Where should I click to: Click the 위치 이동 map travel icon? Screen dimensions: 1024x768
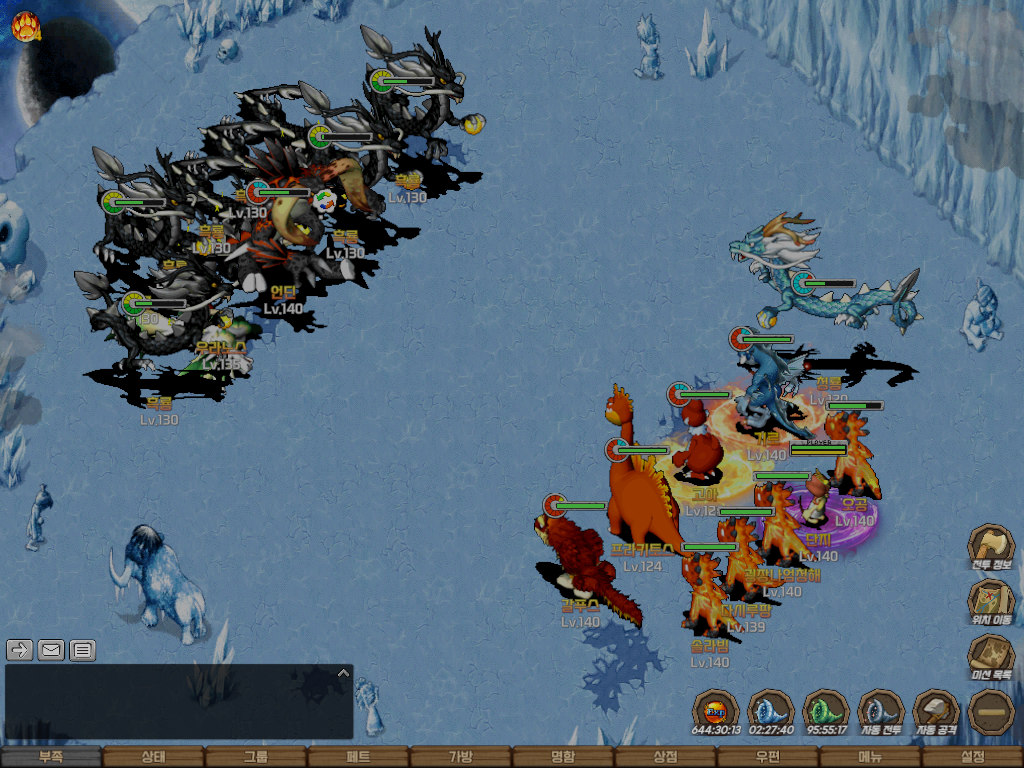991,602
